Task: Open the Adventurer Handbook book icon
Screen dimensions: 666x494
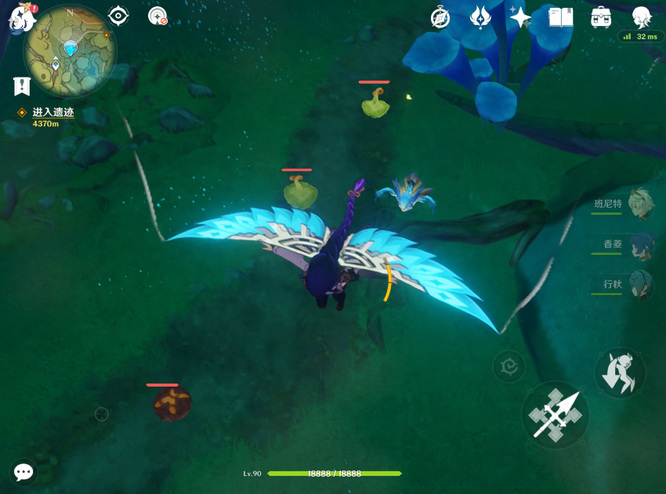Action: [x=560, y=17]
